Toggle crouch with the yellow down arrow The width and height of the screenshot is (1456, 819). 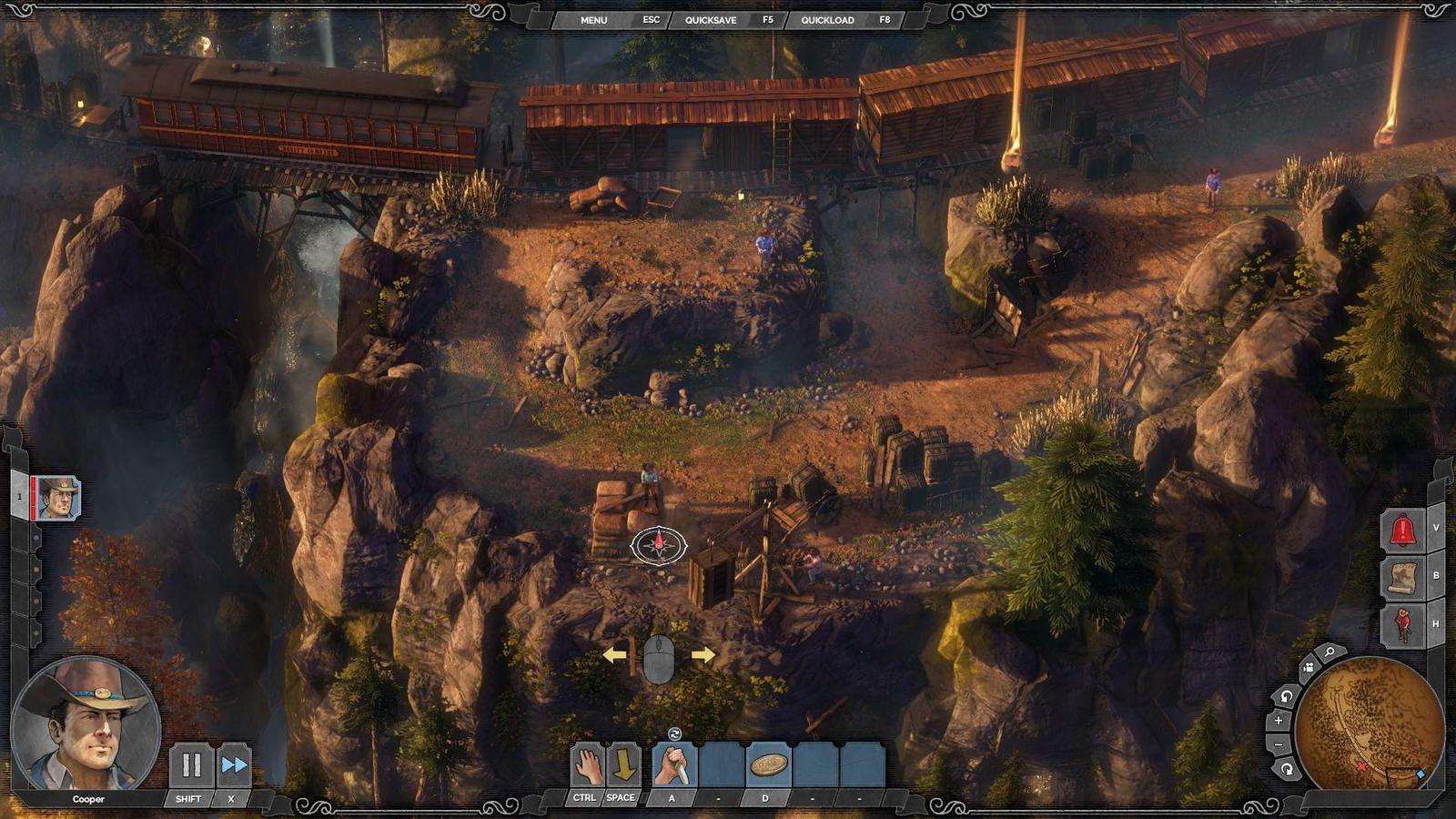click(623, 765)
